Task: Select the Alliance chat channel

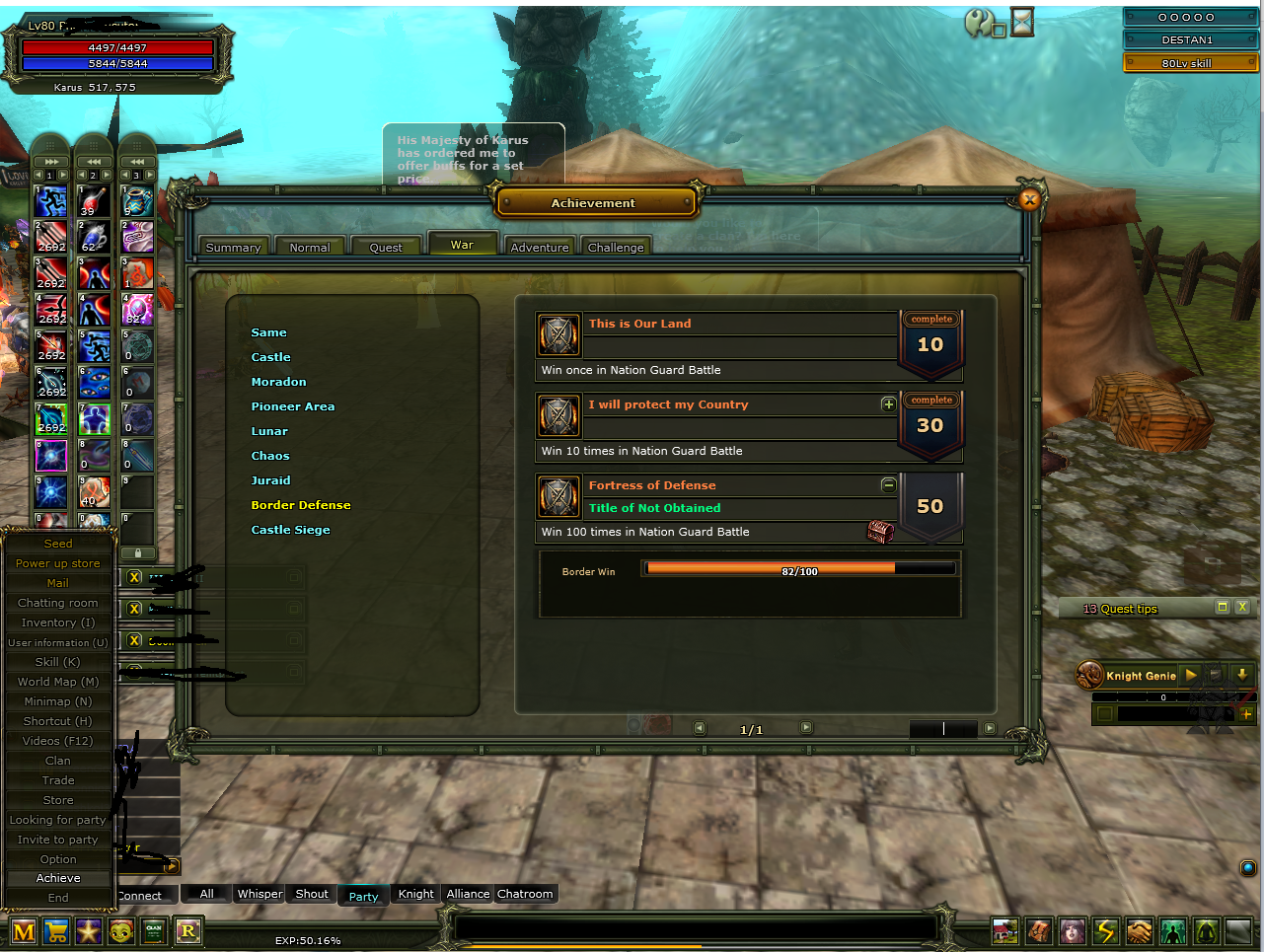Action: point(468,894)
